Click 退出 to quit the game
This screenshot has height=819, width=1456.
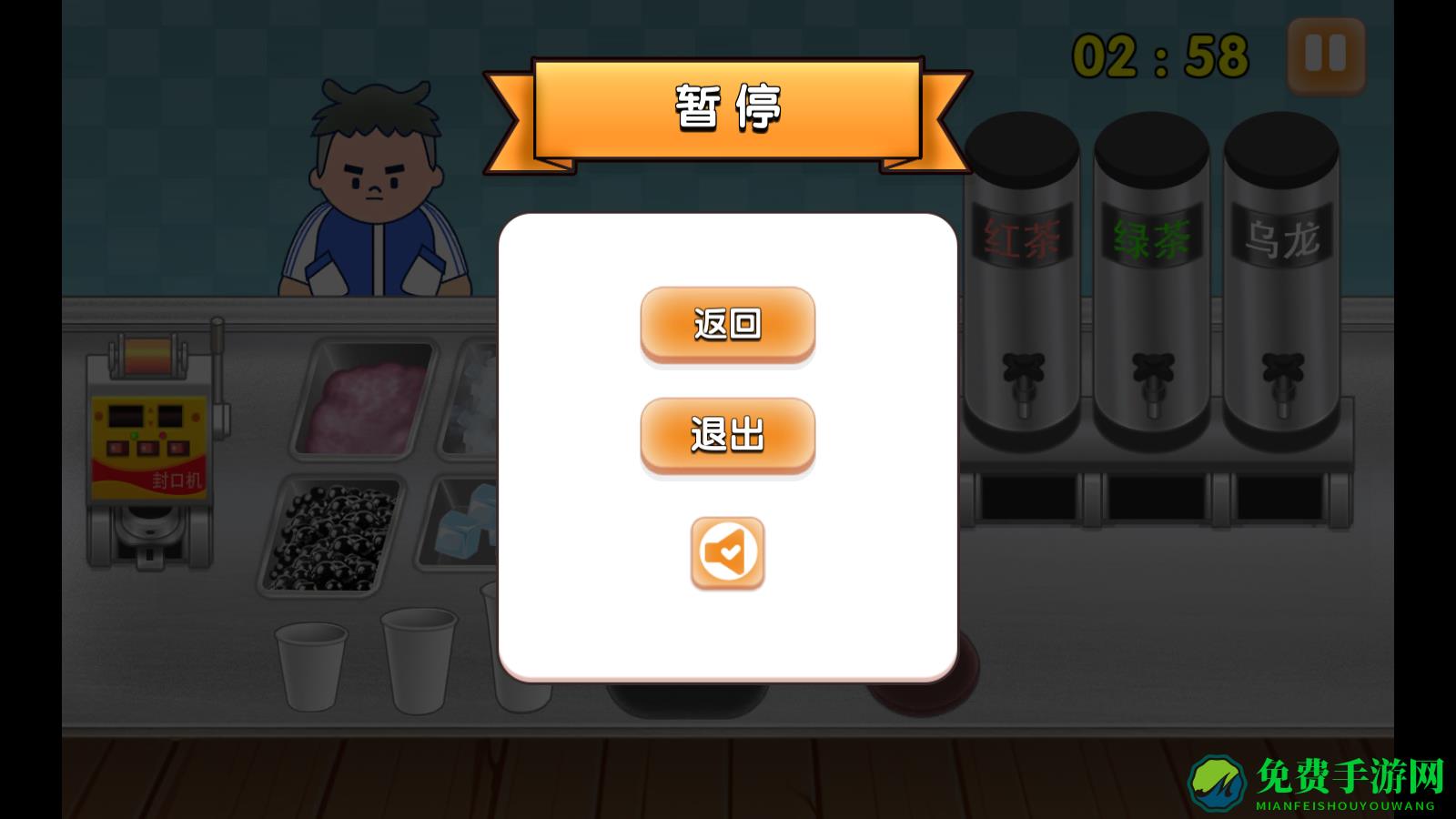(x=727, y=435)
